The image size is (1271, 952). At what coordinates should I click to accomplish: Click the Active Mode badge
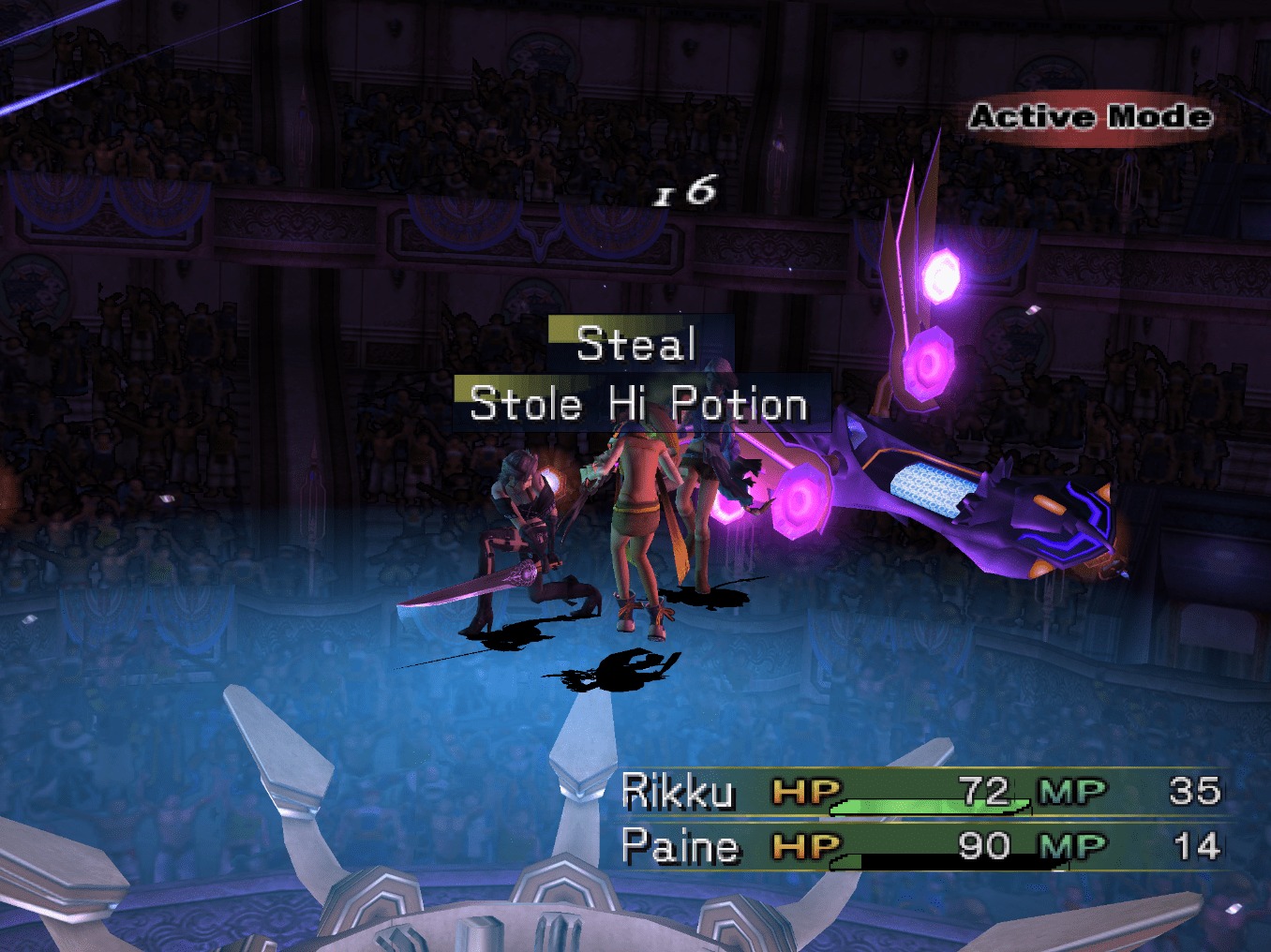click(1090, 117)
